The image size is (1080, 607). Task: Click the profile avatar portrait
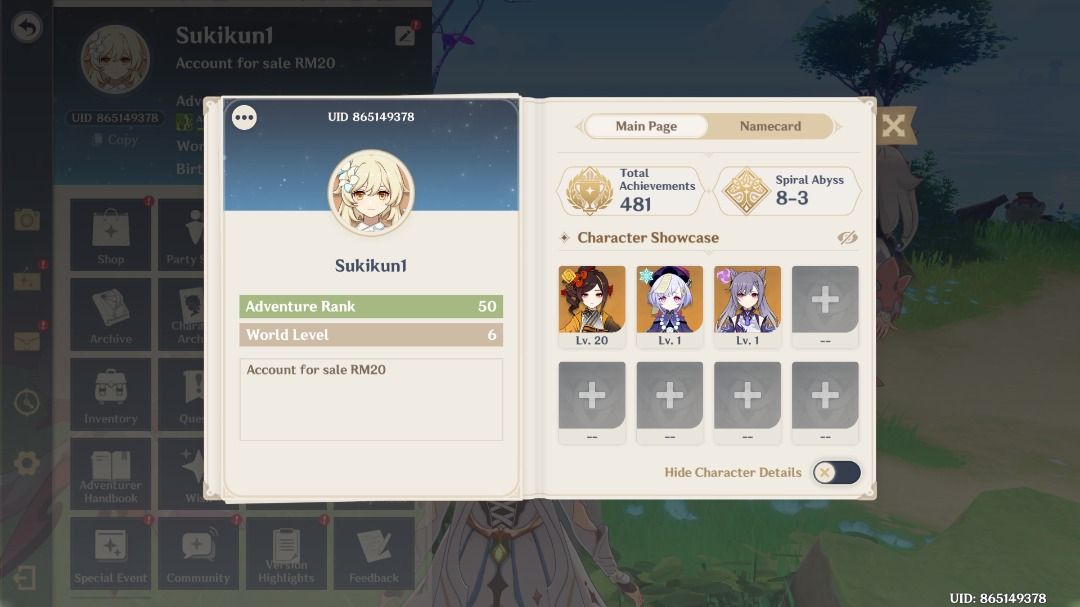click(371, 193)
